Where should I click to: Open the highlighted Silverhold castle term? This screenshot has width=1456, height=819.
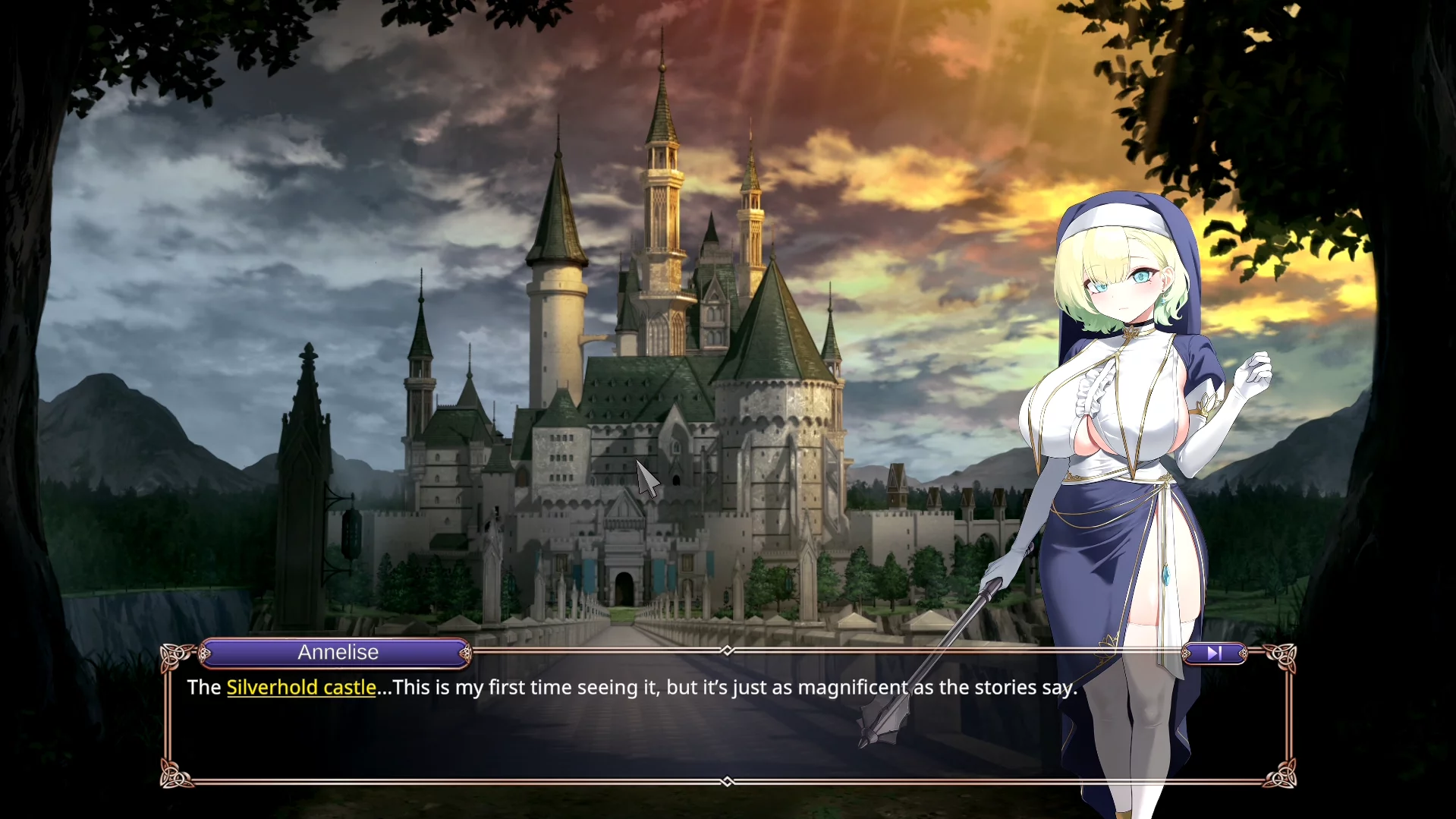[x=301, y=688]
